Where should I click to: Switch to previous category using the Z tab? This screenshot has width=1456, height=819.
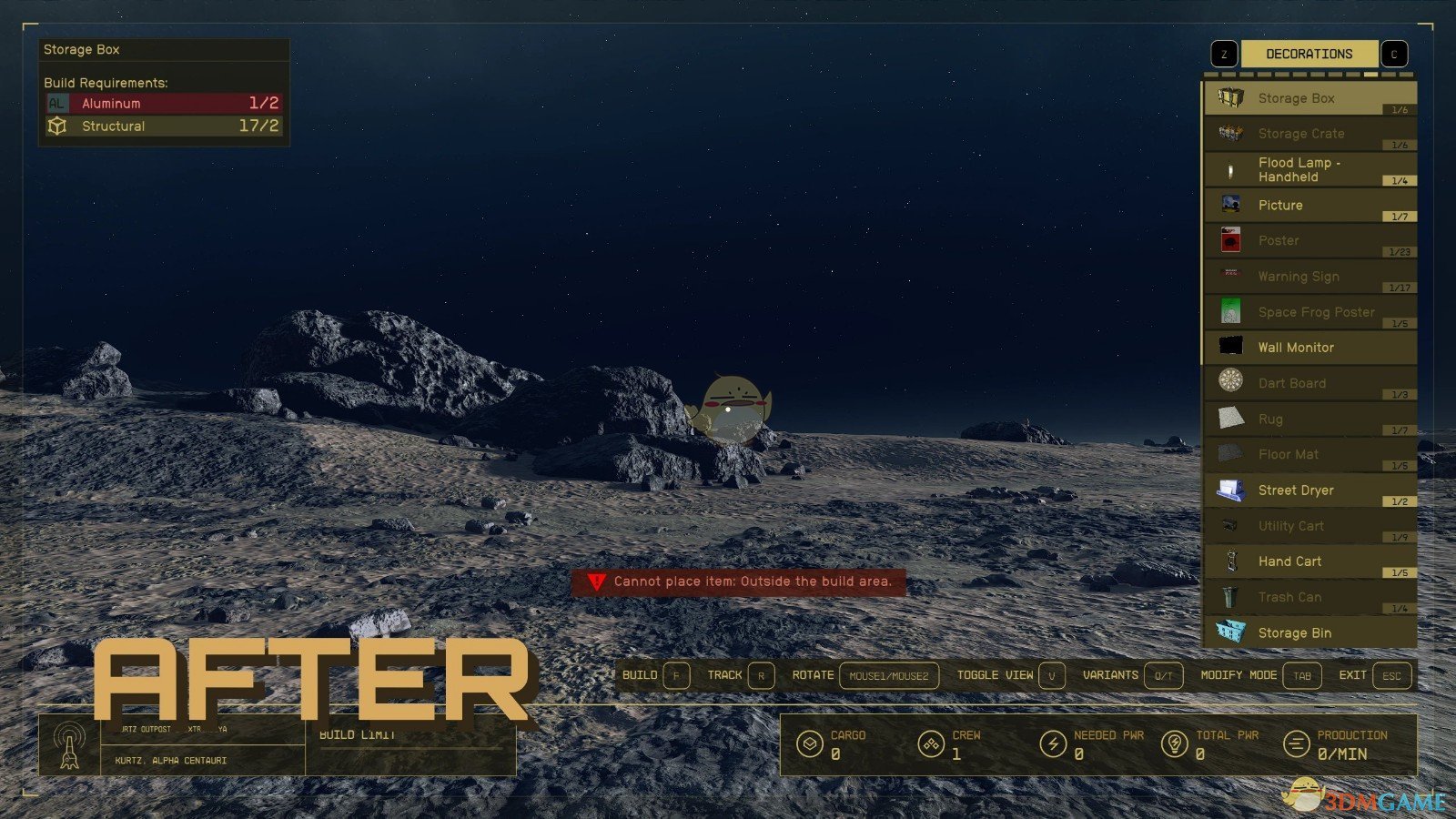[x=1223, y=53]
